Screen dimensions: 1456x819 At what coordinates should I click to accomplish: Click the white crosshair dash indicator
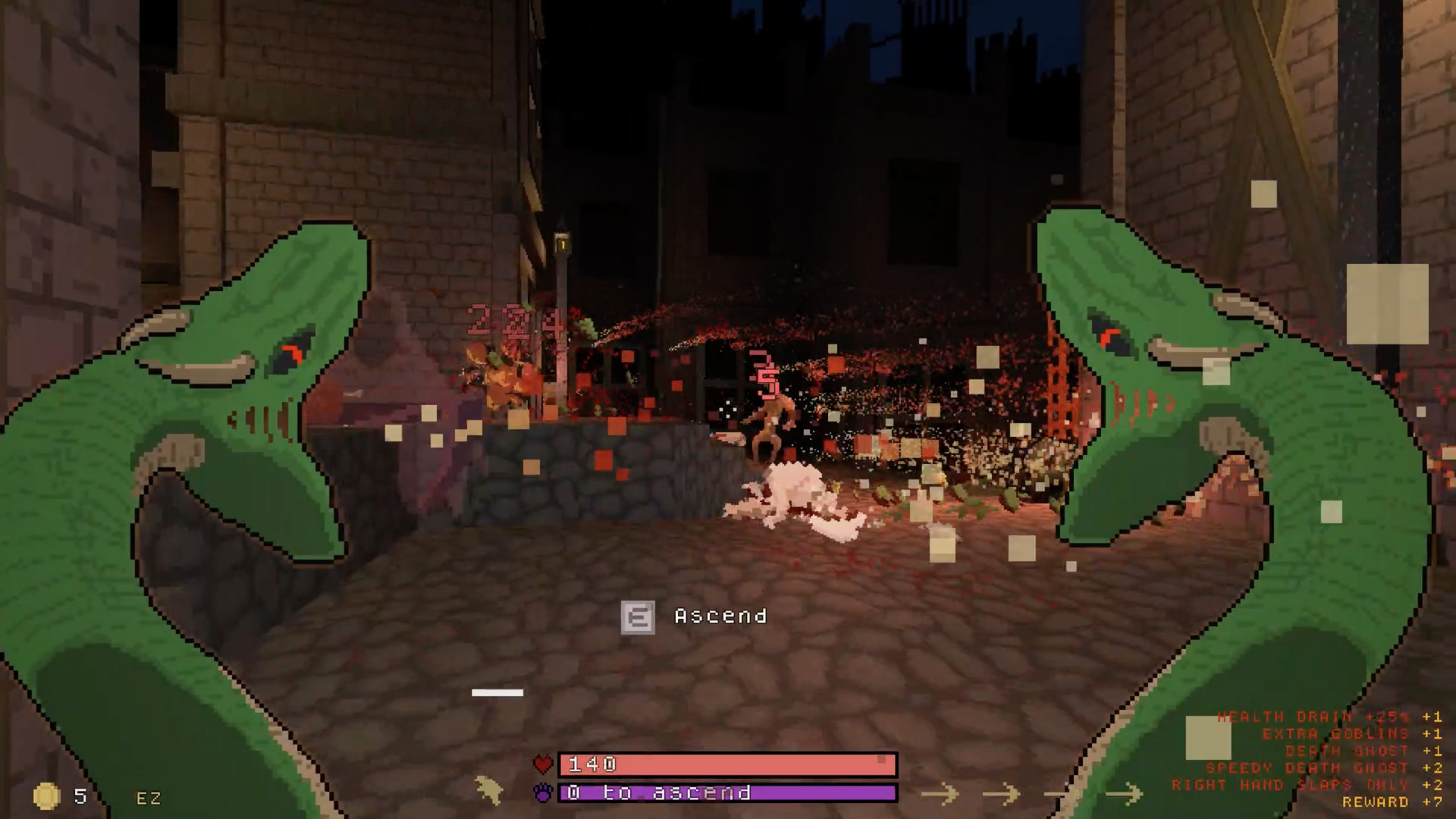(497, 692)
